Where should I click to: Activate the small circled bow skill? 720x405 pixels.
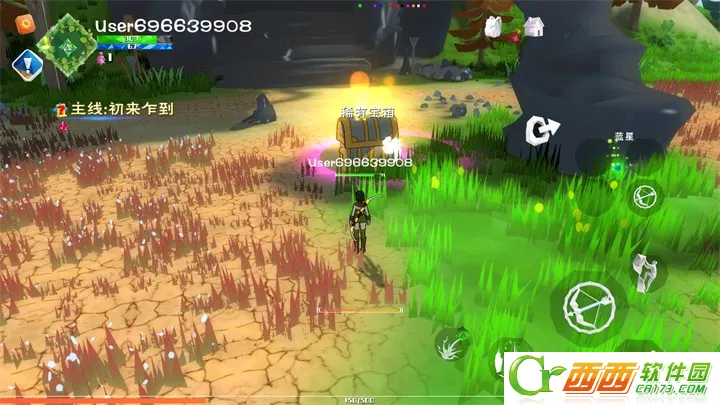point(644,195)
